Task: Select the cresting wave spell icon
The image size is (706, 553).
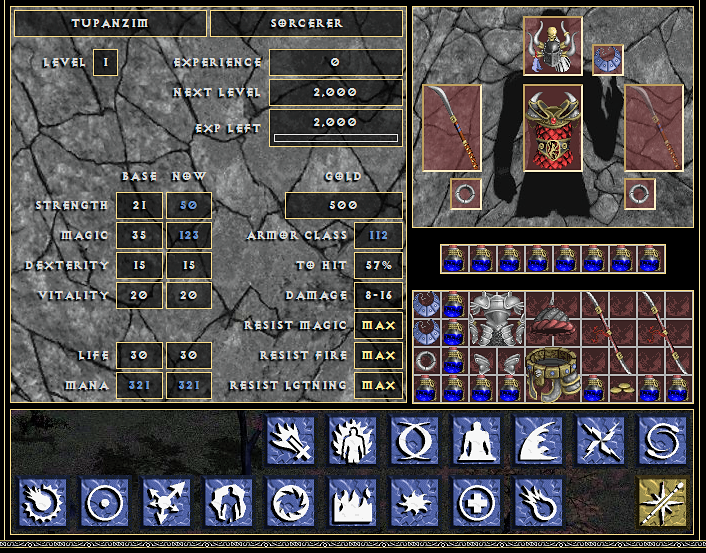Action: pyautogui.click(x=539, y=441)
